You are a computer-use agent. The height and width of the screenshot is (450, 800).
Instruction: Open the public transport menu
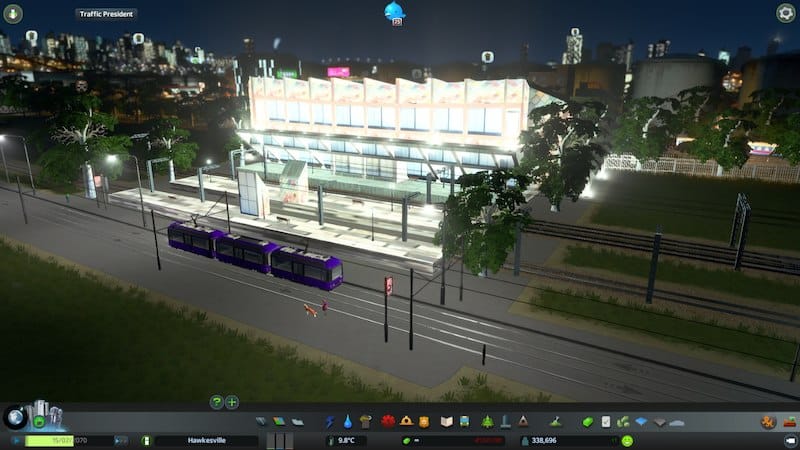click(x=466, y=422)
